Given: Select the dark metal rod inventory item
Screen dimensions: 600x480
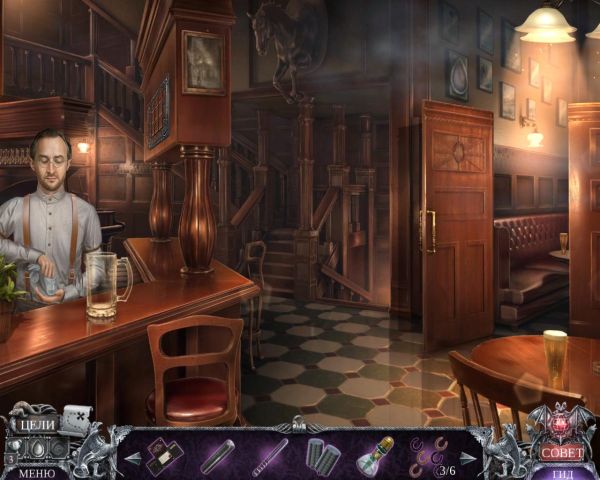Looking at the screenshot, I should (216, 457).
